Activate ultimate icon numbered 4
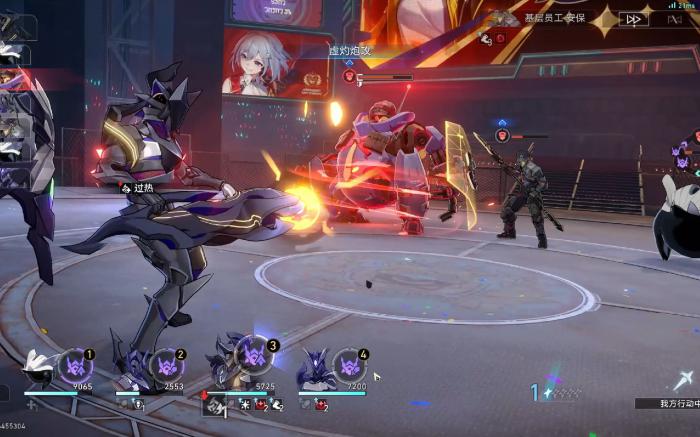Image resolution: width=700 pixels, height=437 pixels. [x=348, y=365]
